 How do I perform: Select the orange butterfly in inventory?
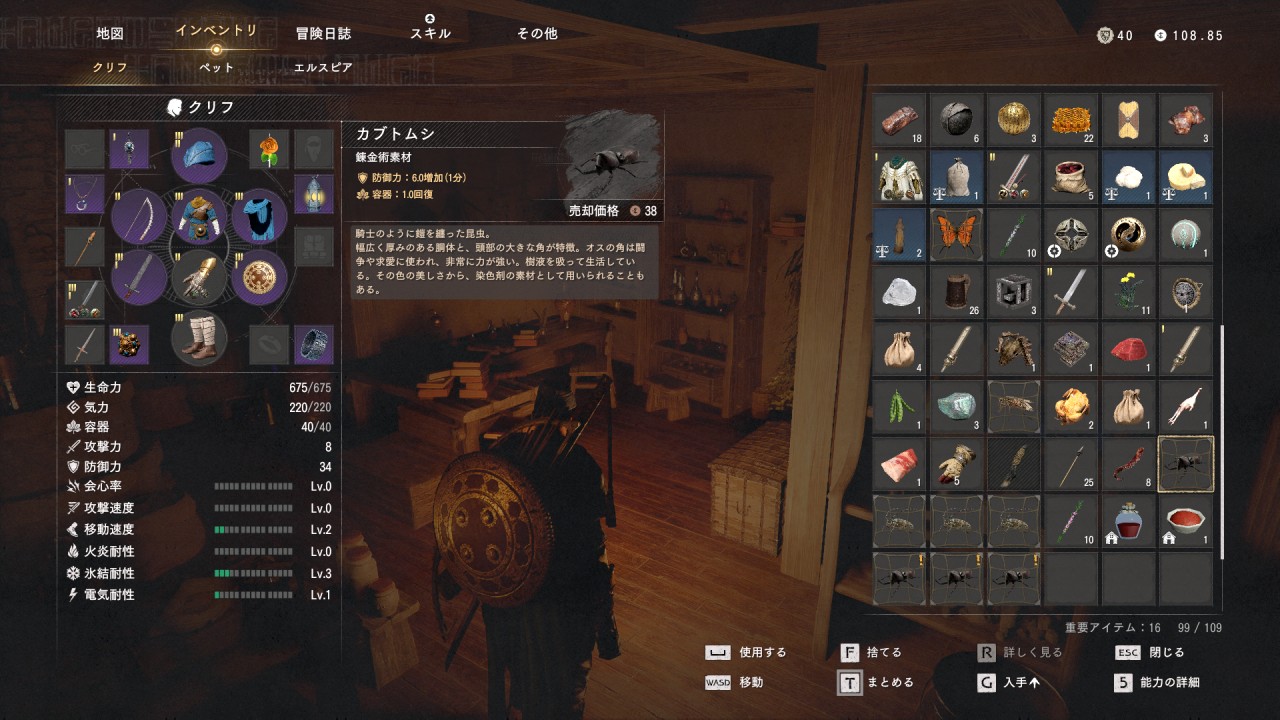pyautogui.click(x=958, y=234)
